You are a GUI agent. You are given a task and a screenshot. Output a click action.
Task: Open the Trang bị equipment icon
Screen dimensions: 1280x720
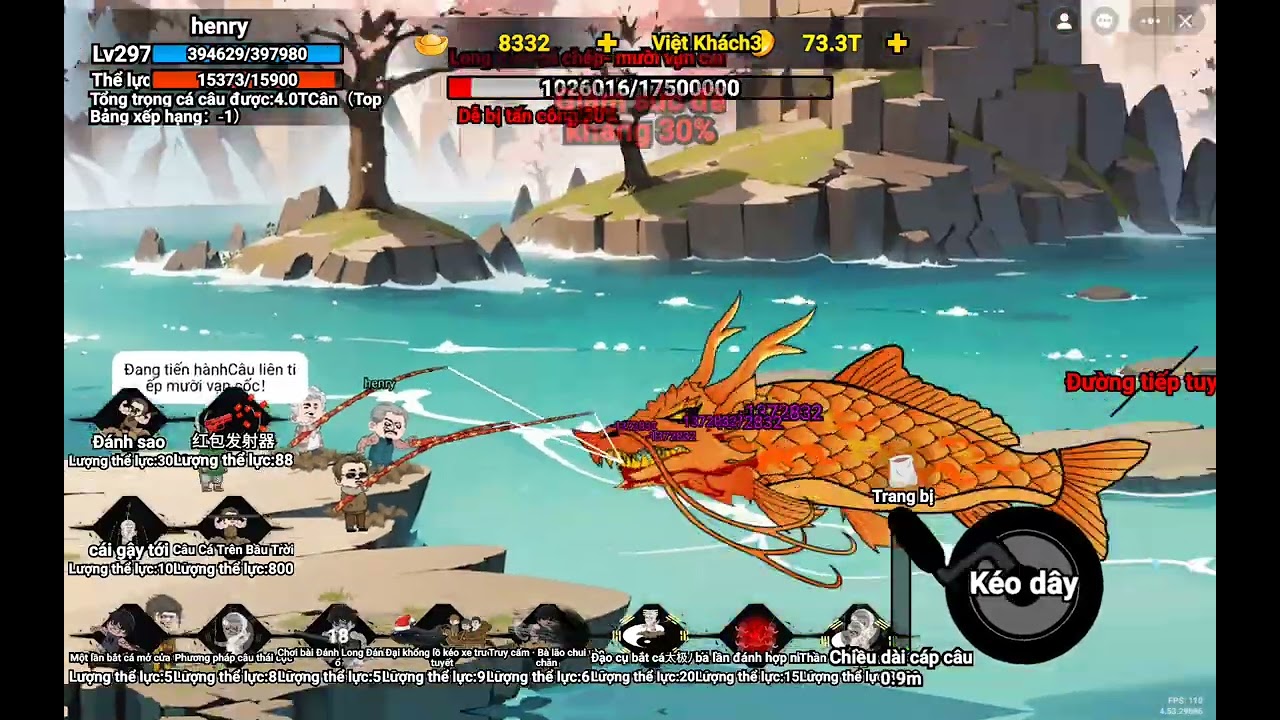tap(902, 472)
